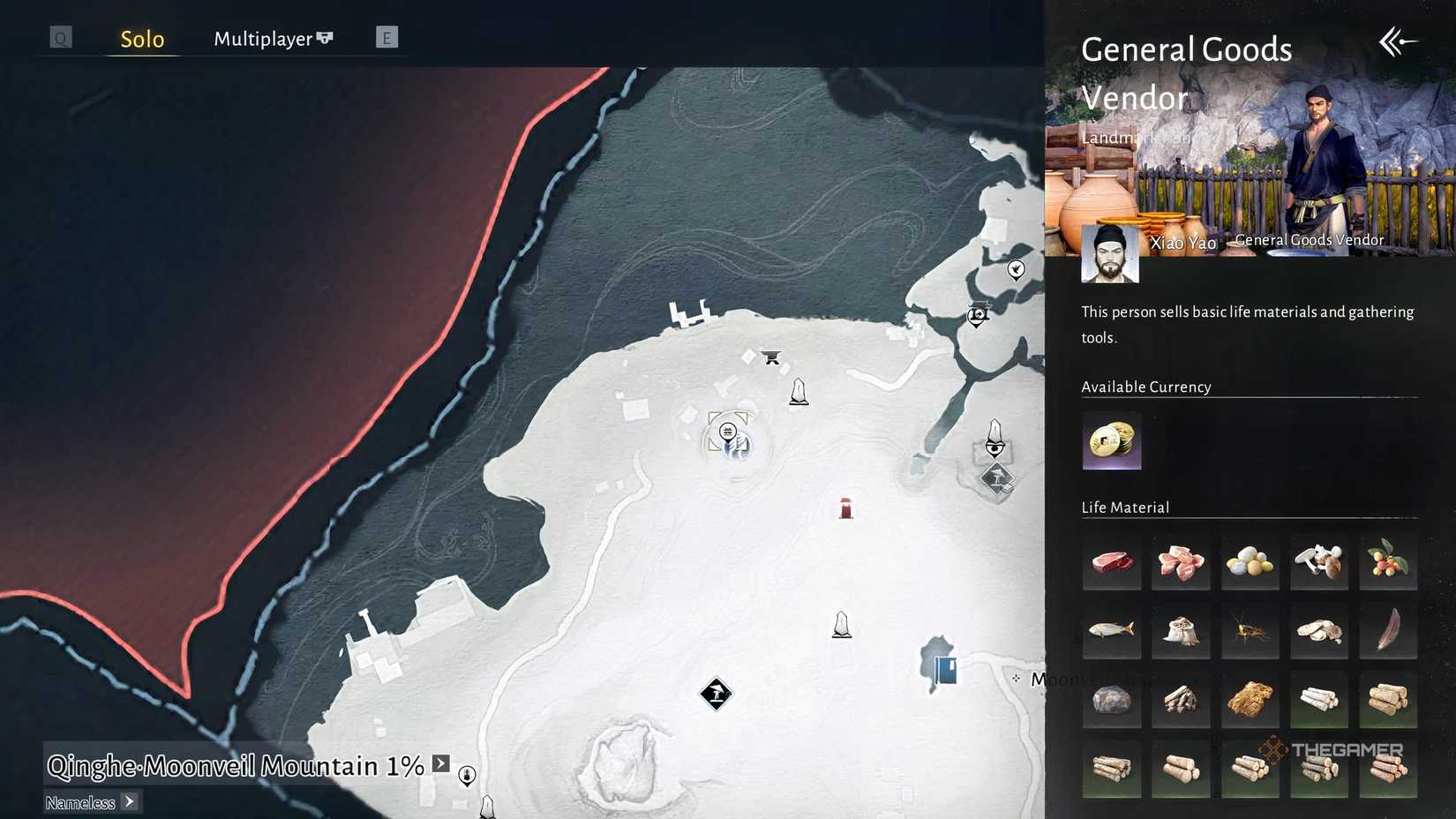Image resolution: width=1456 pixels, height=819 pixels.
Task: Click the gold coins currency icon
Action: point(1111,441)
